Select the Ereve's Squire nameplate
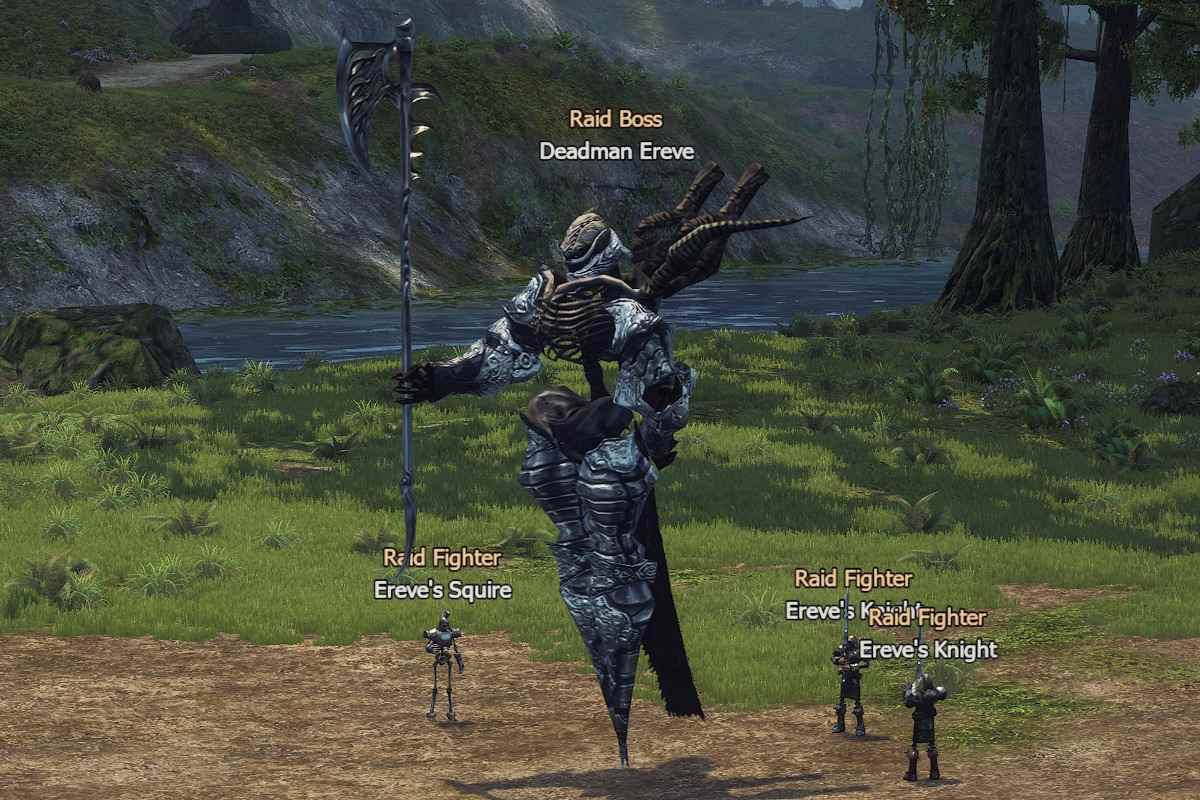This screenshot has width=1200, height=800. click(442, 590)
